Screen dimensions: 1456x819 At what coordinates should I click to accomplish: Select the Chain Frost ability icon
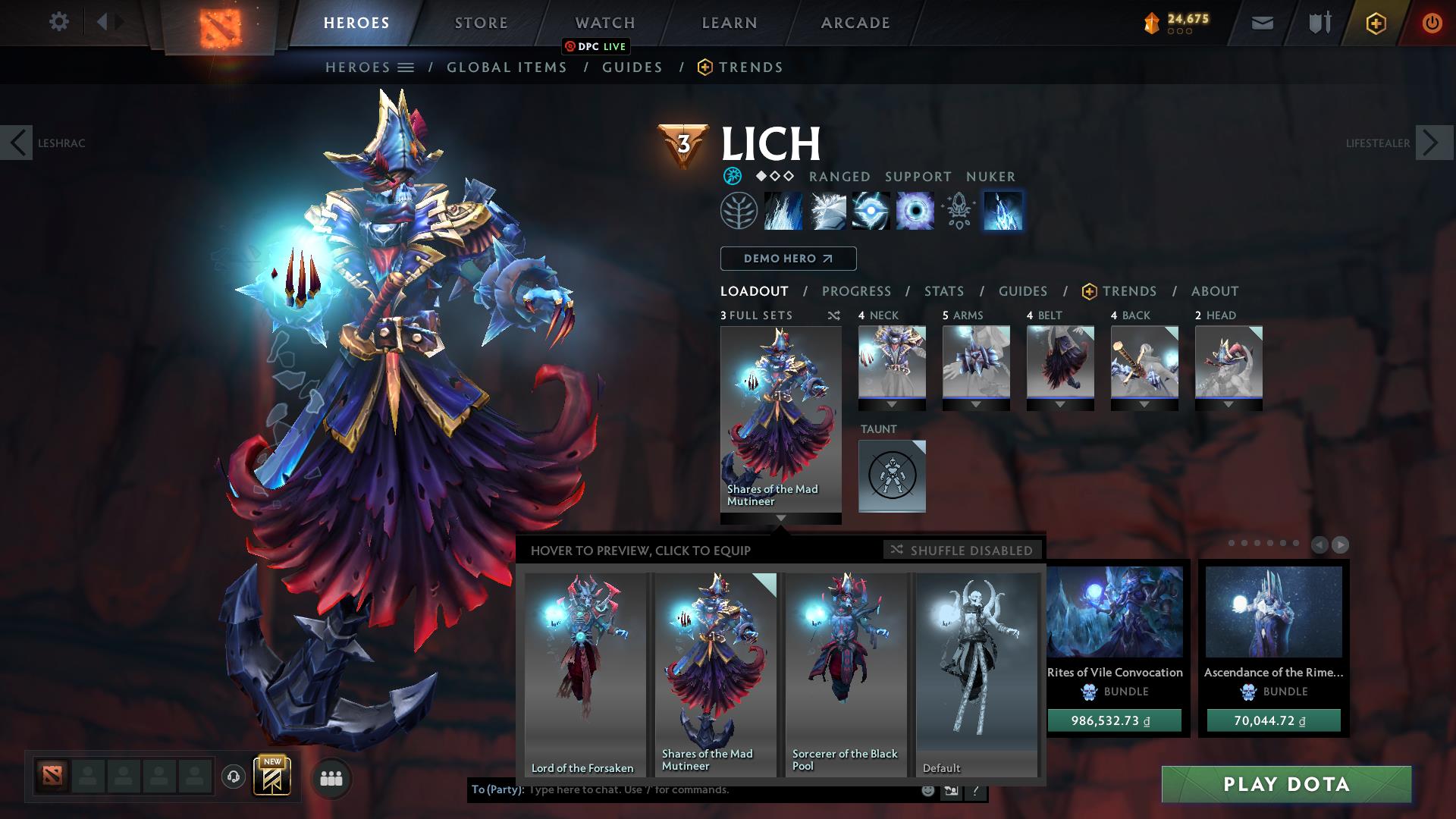click(x=1003, y=211)
